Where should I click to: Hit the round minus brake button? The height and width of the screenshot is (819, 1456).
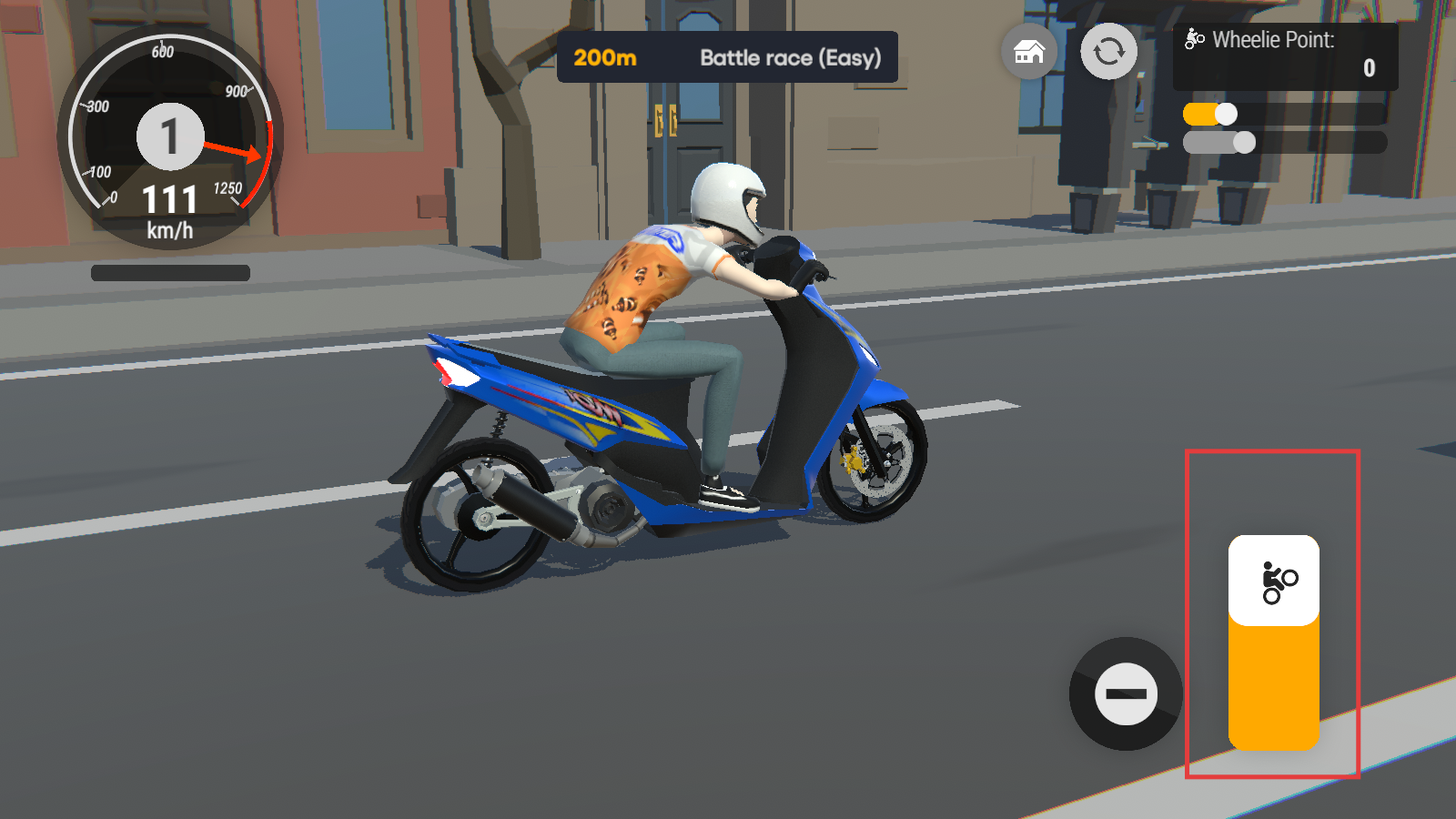click(1126, 694)
